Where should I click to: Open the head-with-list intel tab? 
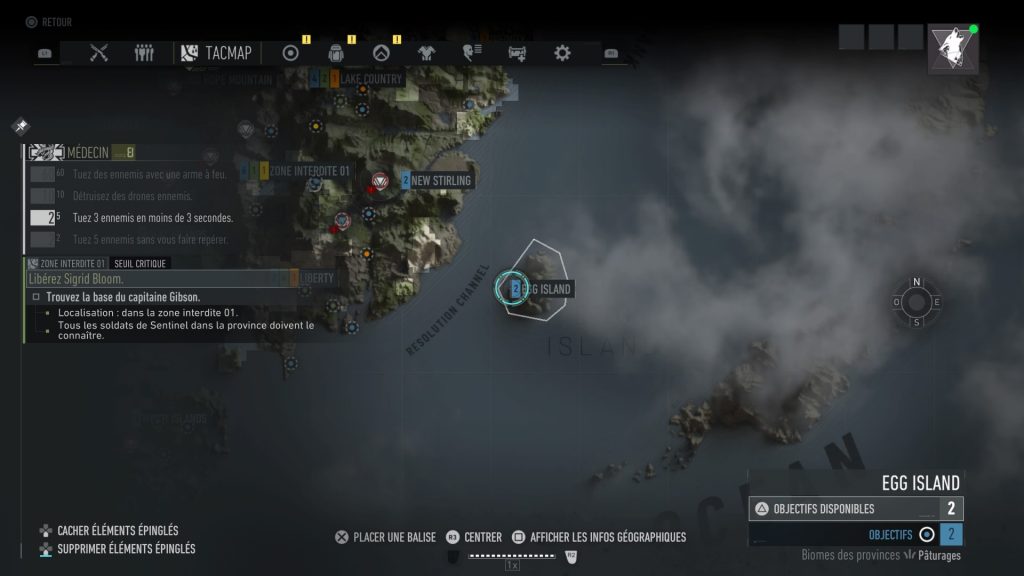coord(472,53)
